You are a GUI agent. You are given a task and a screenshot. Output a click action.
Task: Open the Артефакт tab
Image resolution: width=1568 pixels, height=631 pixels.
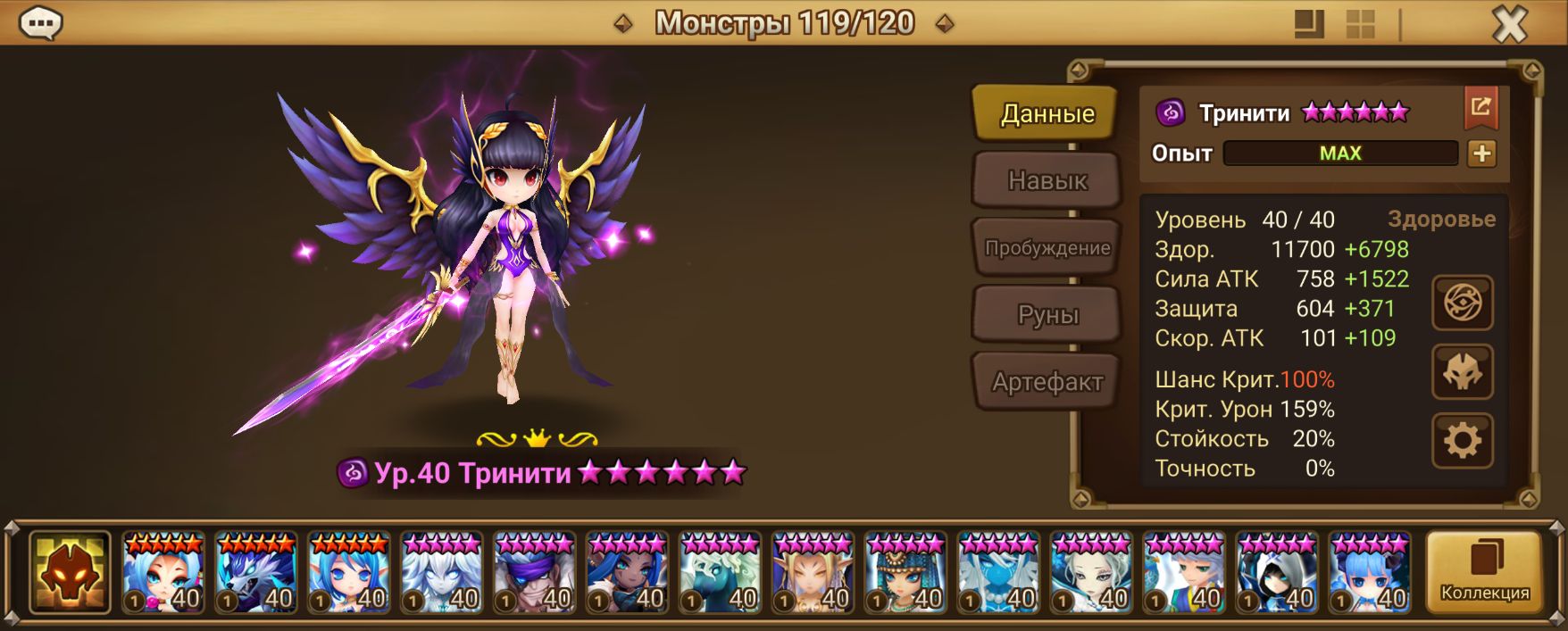pyautogui.click(x=1047, y=382)
